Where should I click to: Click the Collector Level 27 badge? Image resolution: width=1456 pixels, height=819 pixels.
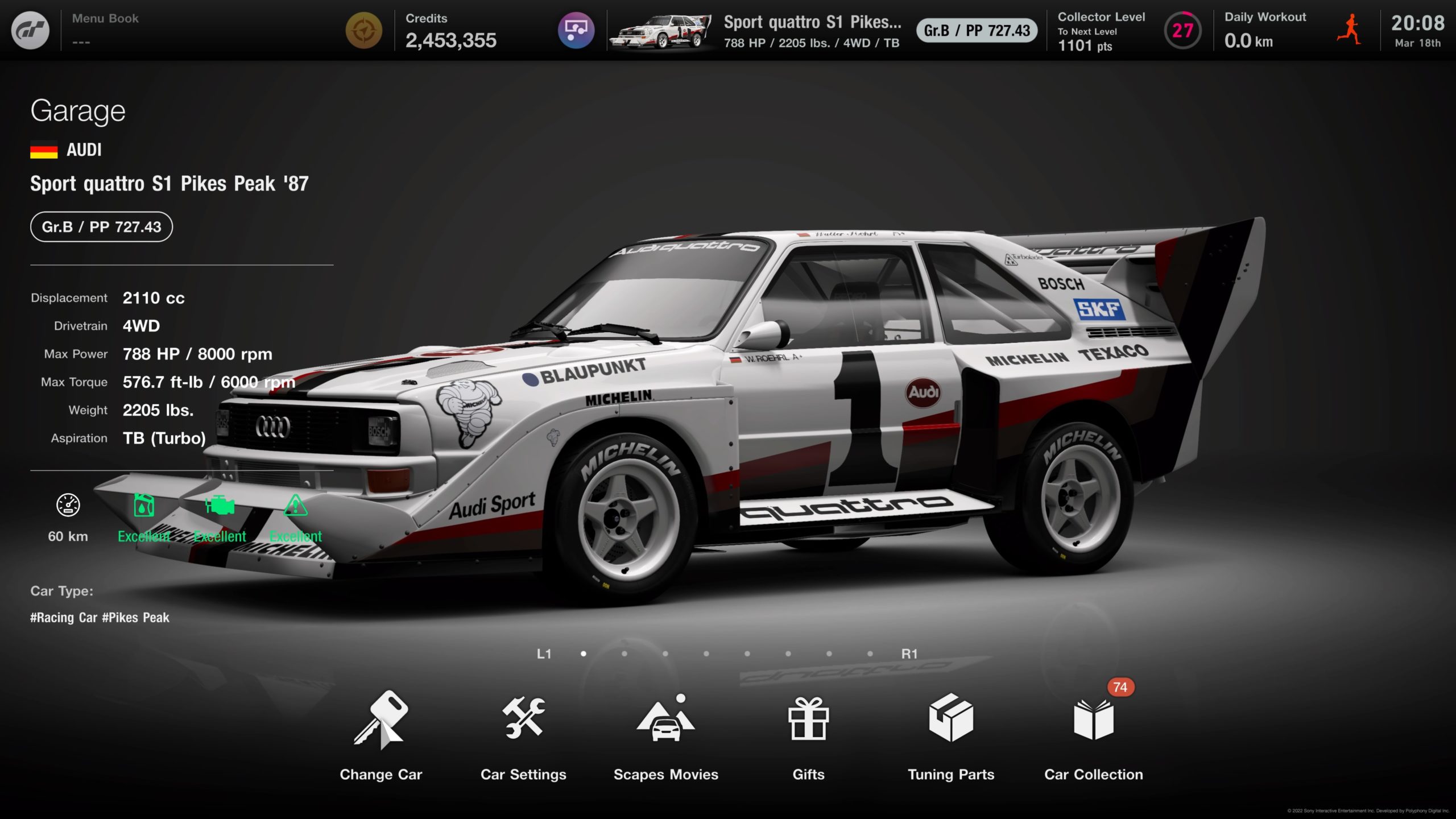pos(1182,31)
